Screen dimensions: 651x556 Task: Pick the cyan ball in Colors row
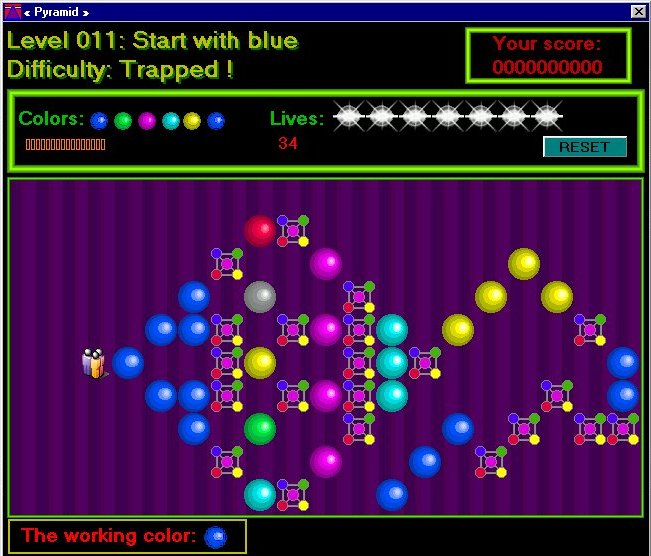(170, 121)
